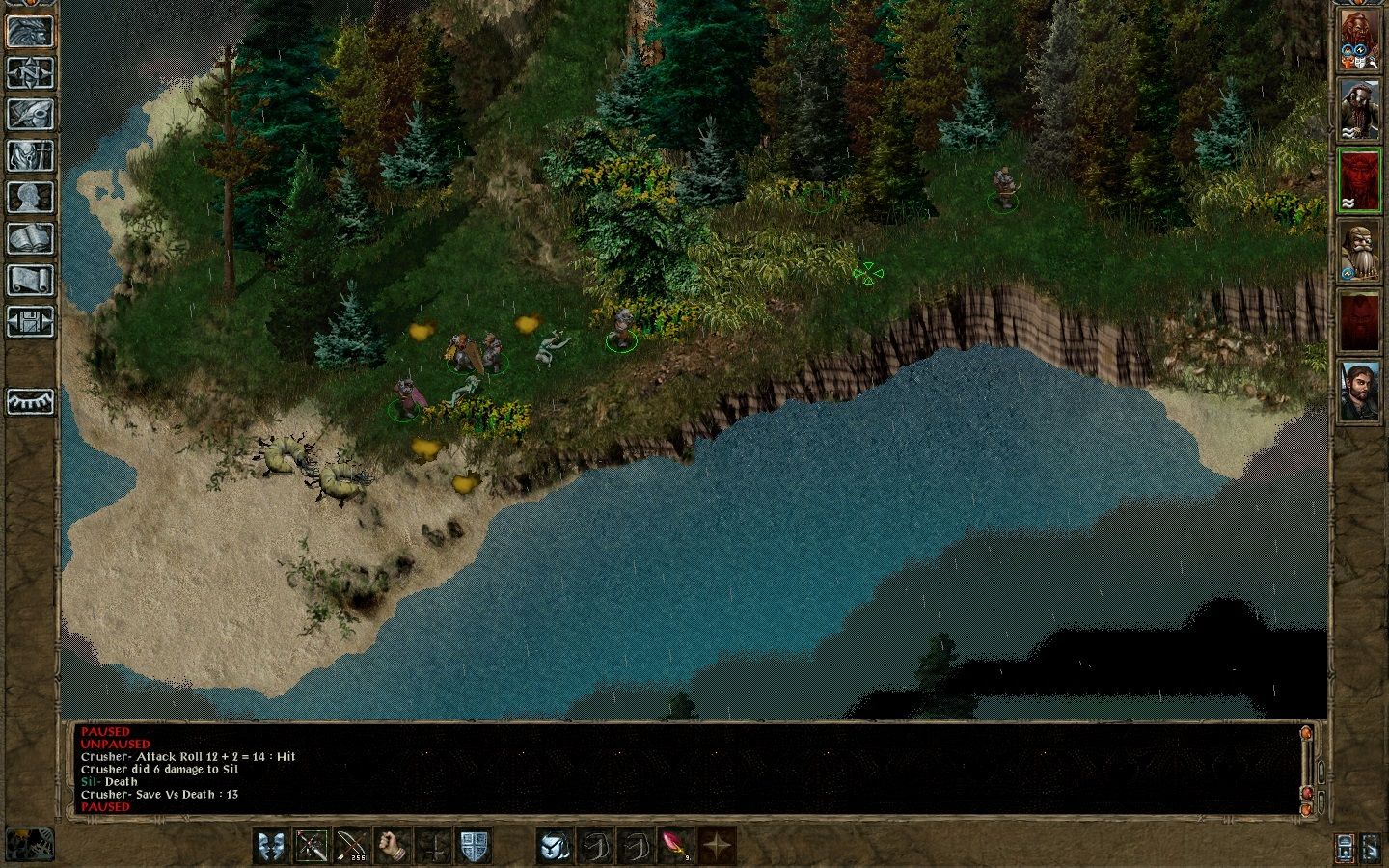Open the priest scroll with the parchment icon
Viewport: 1389px width, 868px height.
point(30,280)
